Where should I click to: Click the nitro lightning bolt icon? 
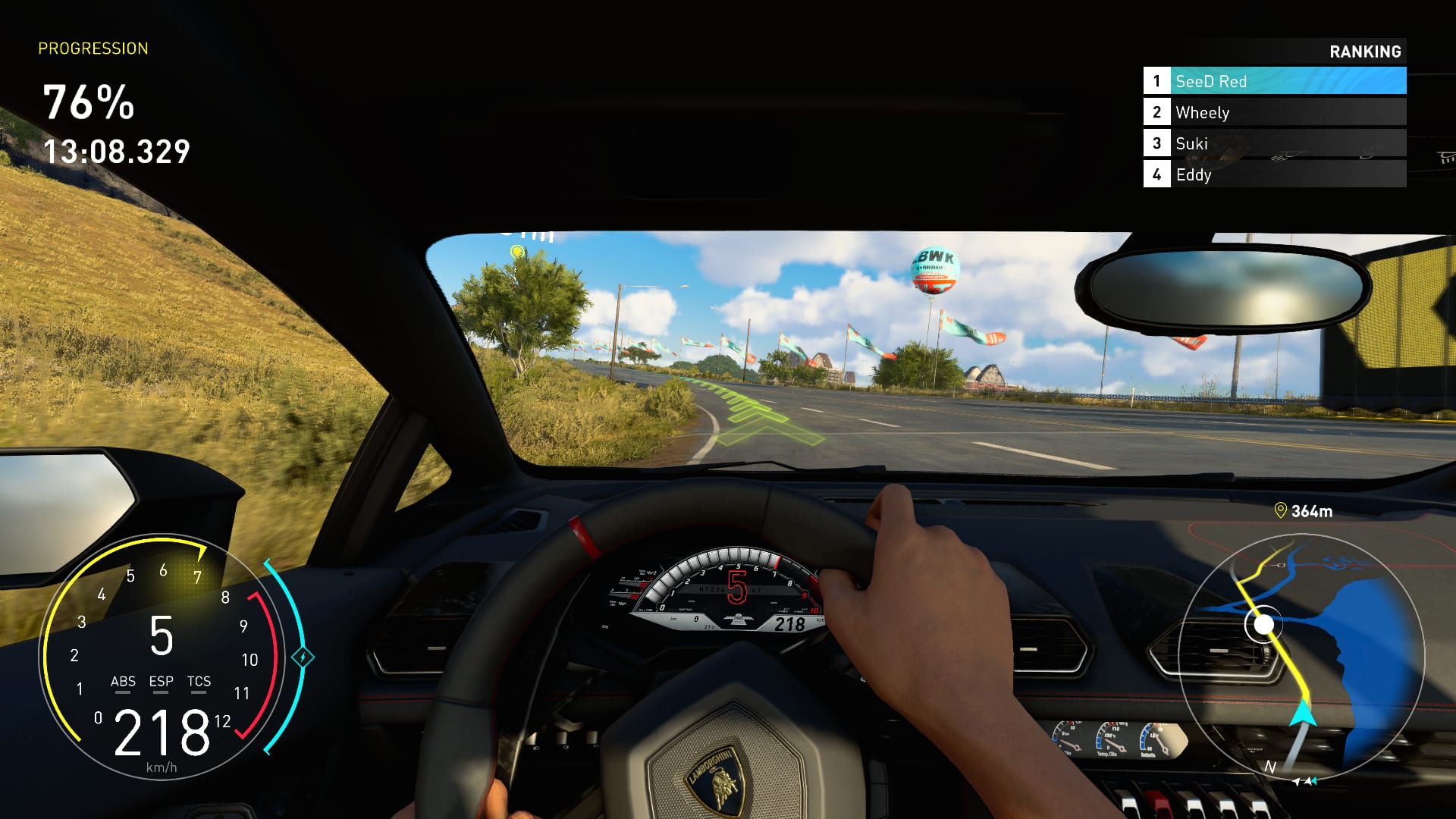[x=303, y=657]
